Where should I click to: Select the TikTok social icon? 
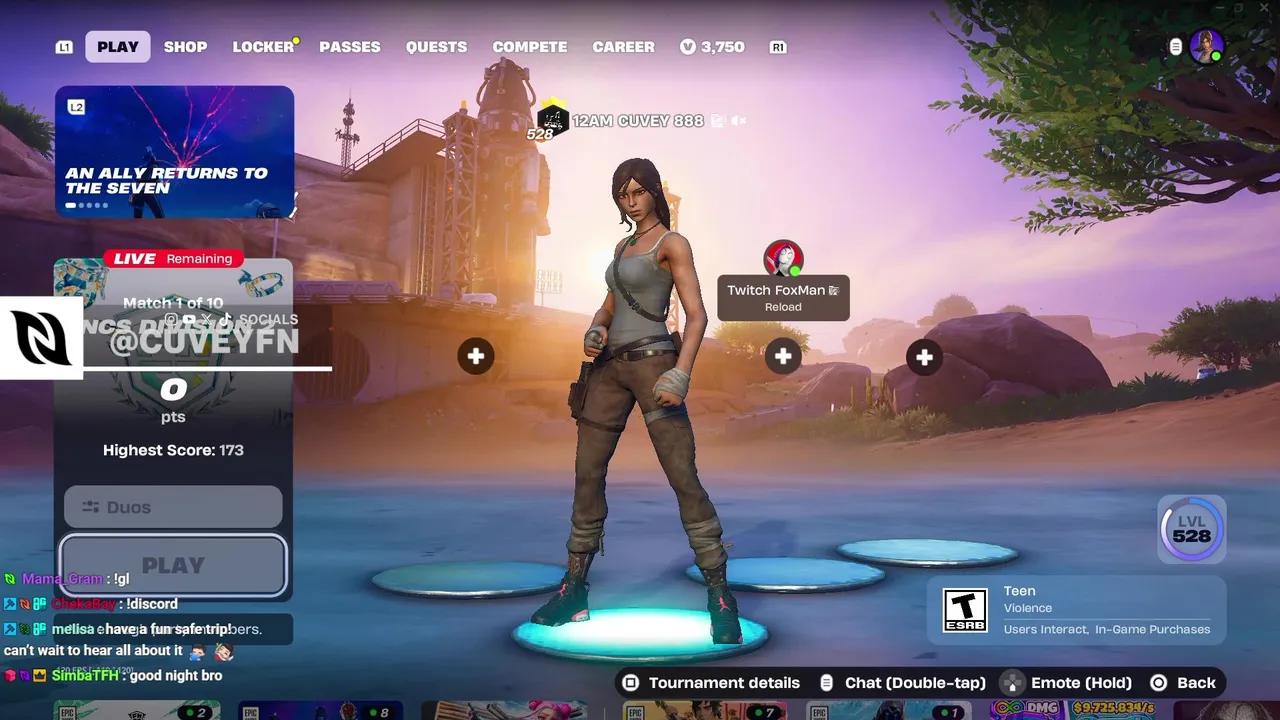click(x=226, y=319)
